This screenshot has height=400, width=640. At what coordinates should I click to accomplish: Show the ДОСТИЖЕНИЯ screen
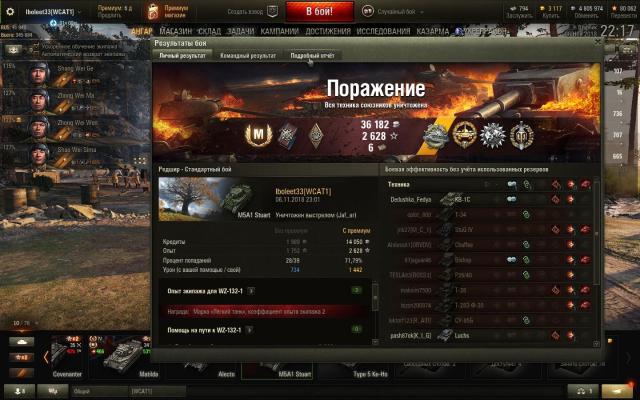[x=328, y=31]
